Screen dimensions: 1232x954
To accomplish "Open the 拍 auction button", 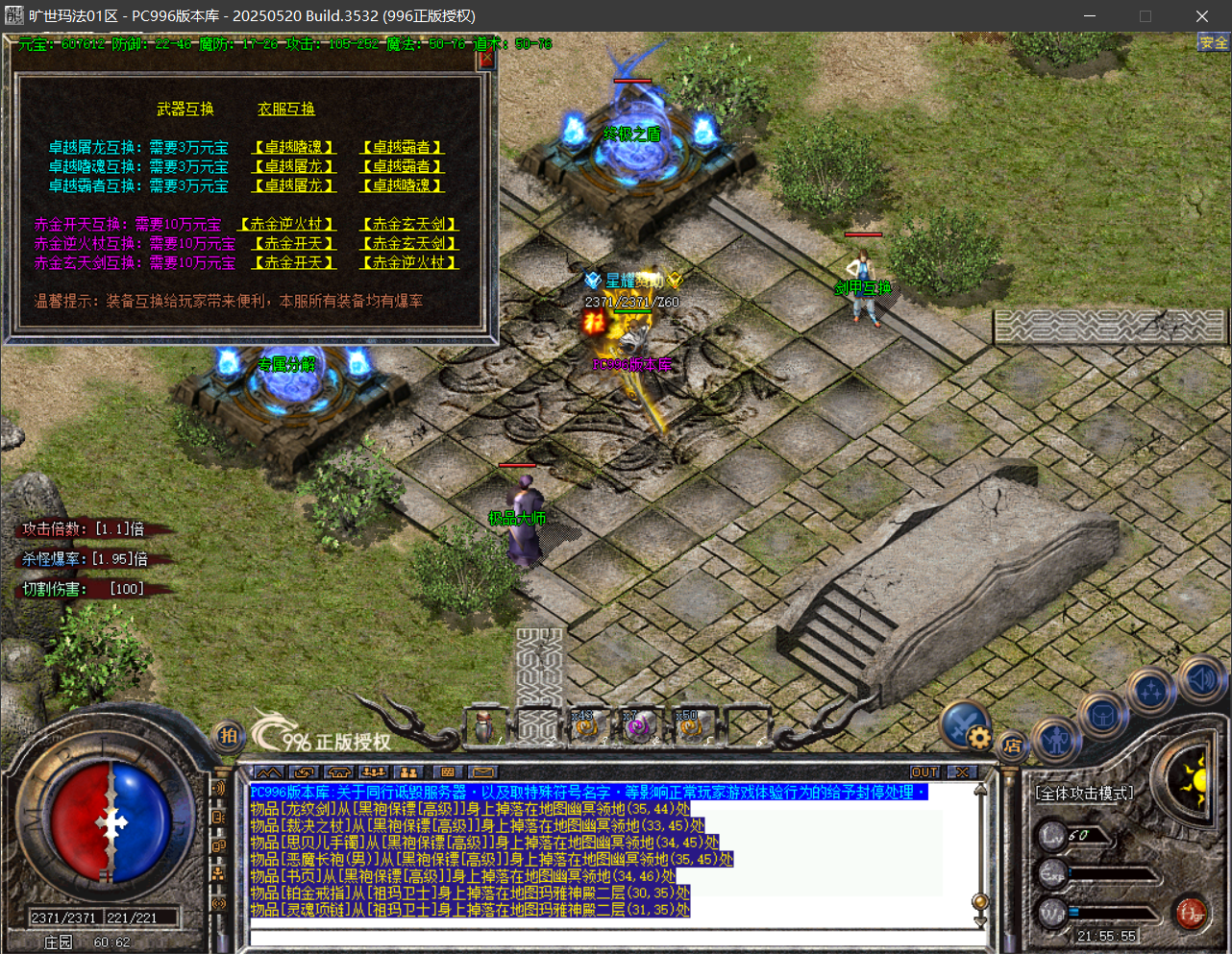I will tap(228, 737).
